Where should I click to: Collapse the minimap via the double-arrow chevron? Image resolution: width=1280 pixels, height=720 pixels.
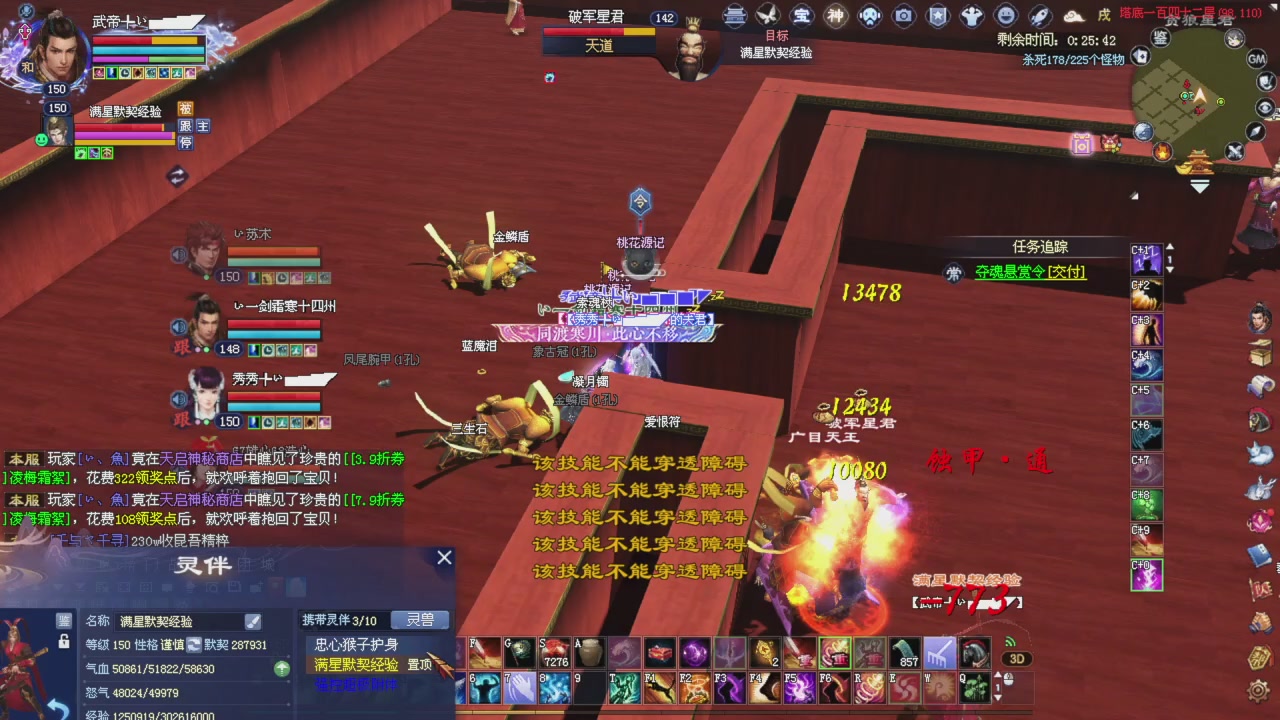tap(1199, 184)
